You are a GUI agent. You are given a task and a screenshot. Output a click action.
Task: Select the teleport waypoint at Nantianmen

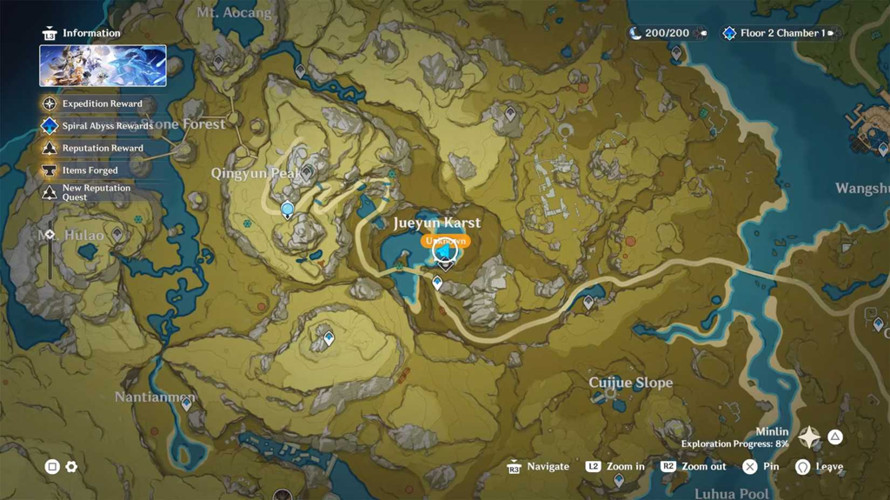click(186, 404)
